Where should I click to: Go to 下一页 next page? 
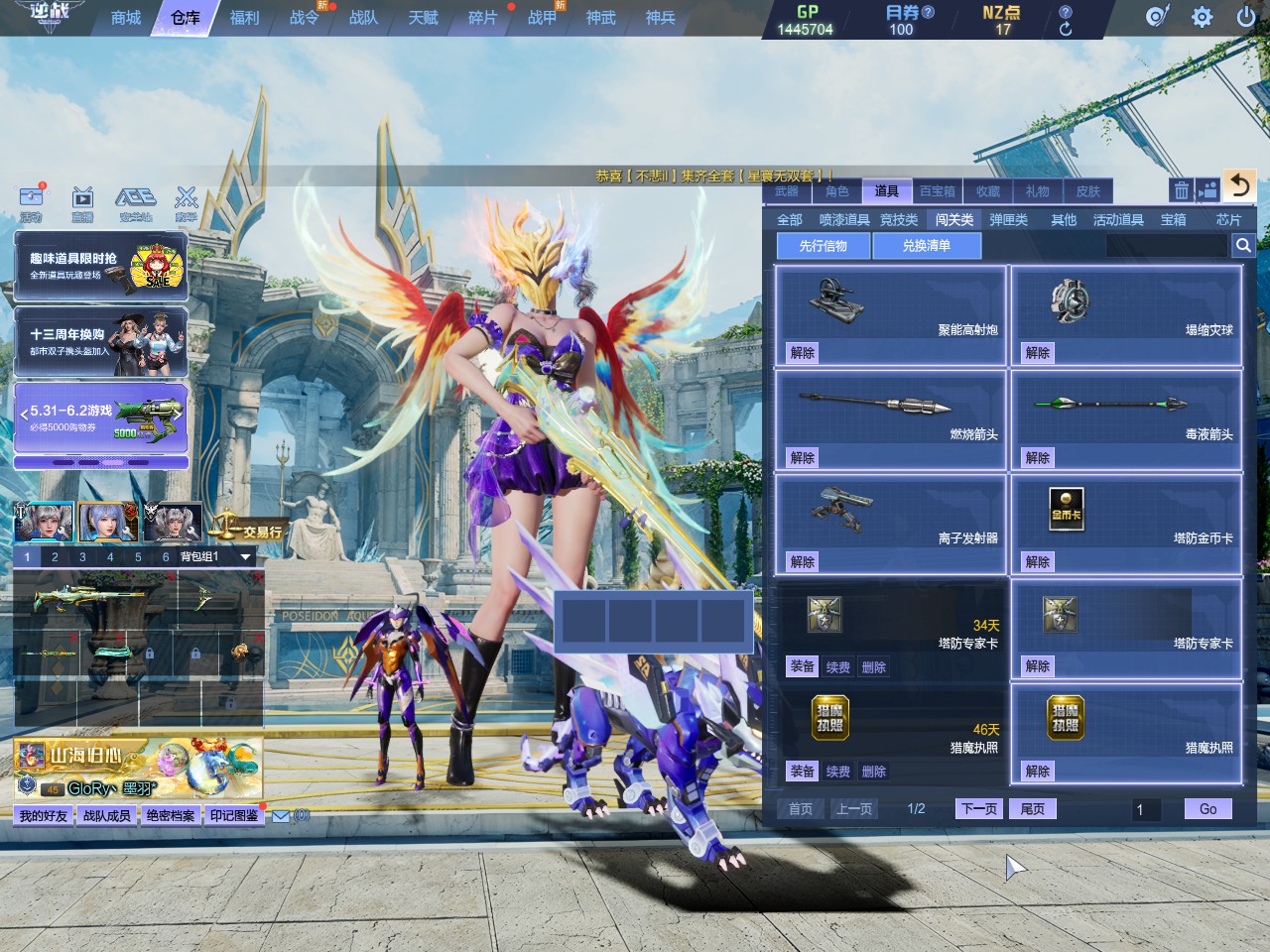[x=979, y=809]
